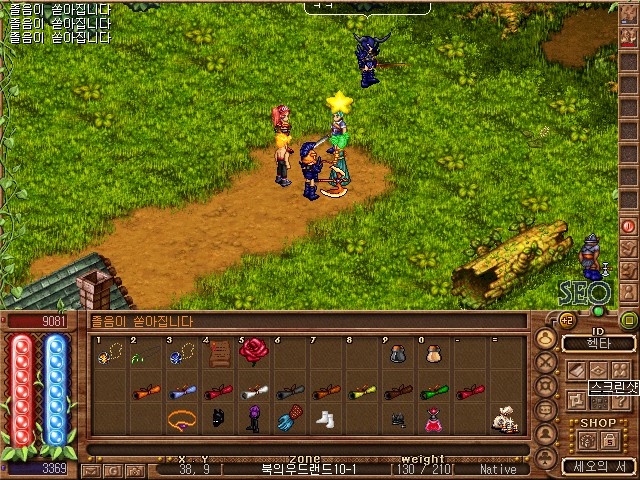Select the white boots in inventory
The width and height of the screenshot is (640, 480).
tap(325, 418)
